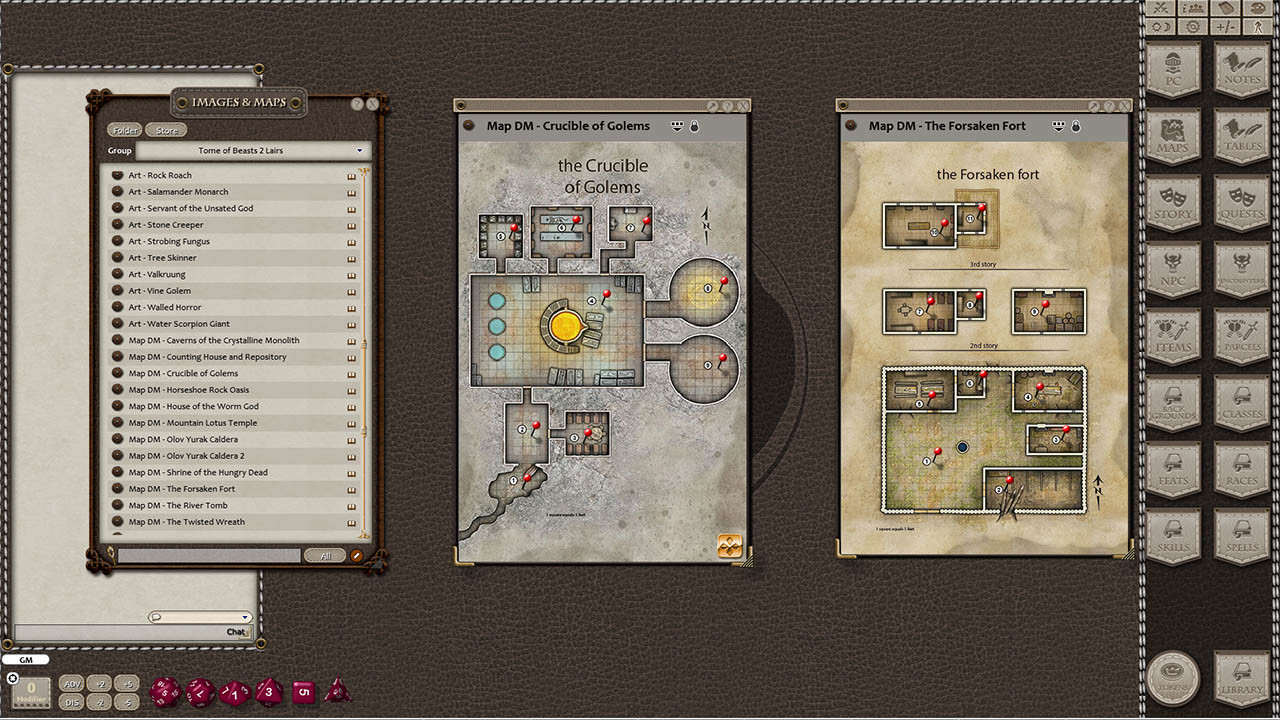Enable the ADV advantage modifier
Image resolution: width=1280 pixels, height=720 pixels.
point(71,684)
